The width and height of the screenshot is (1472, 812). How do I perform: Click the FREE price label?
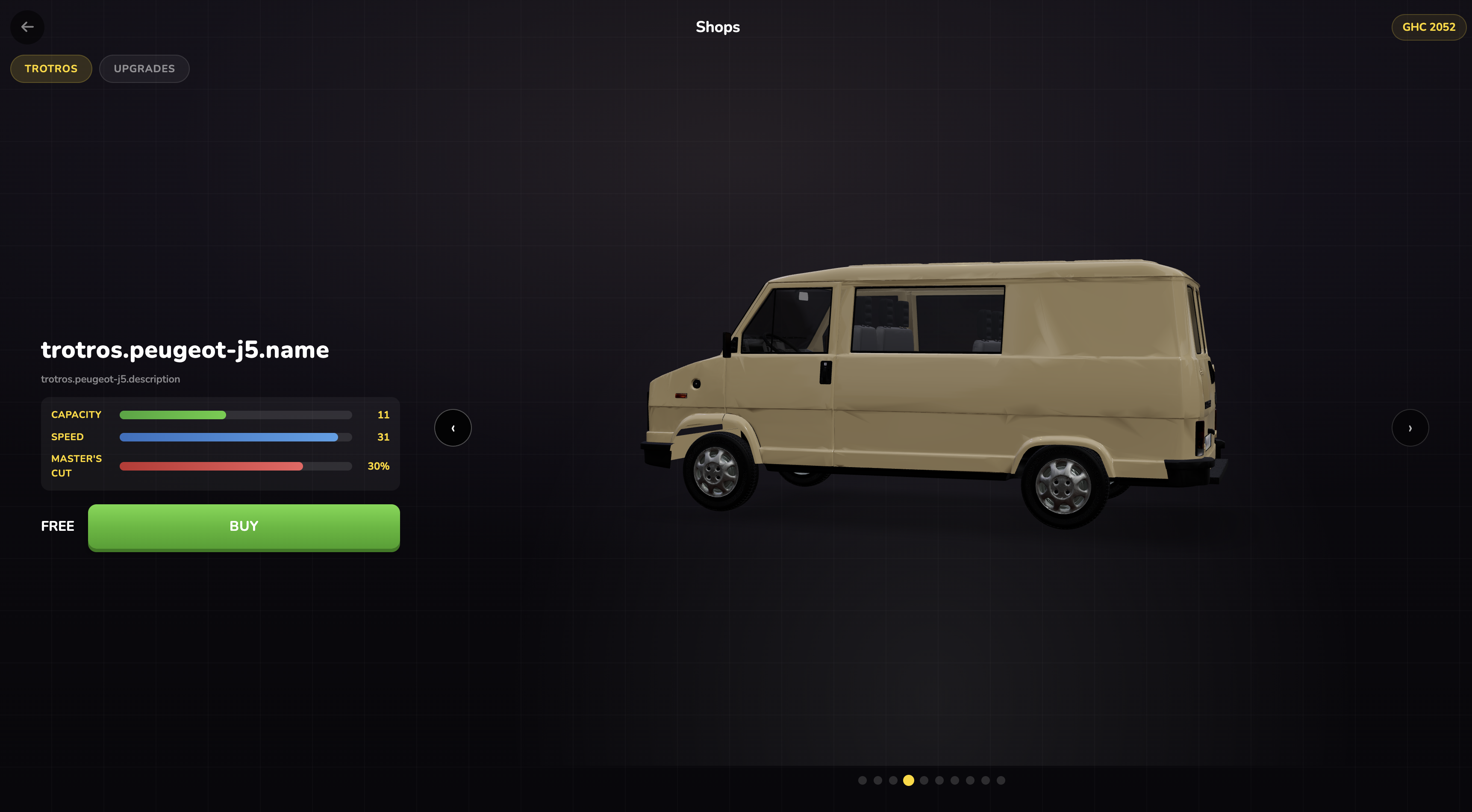point(57,526)
